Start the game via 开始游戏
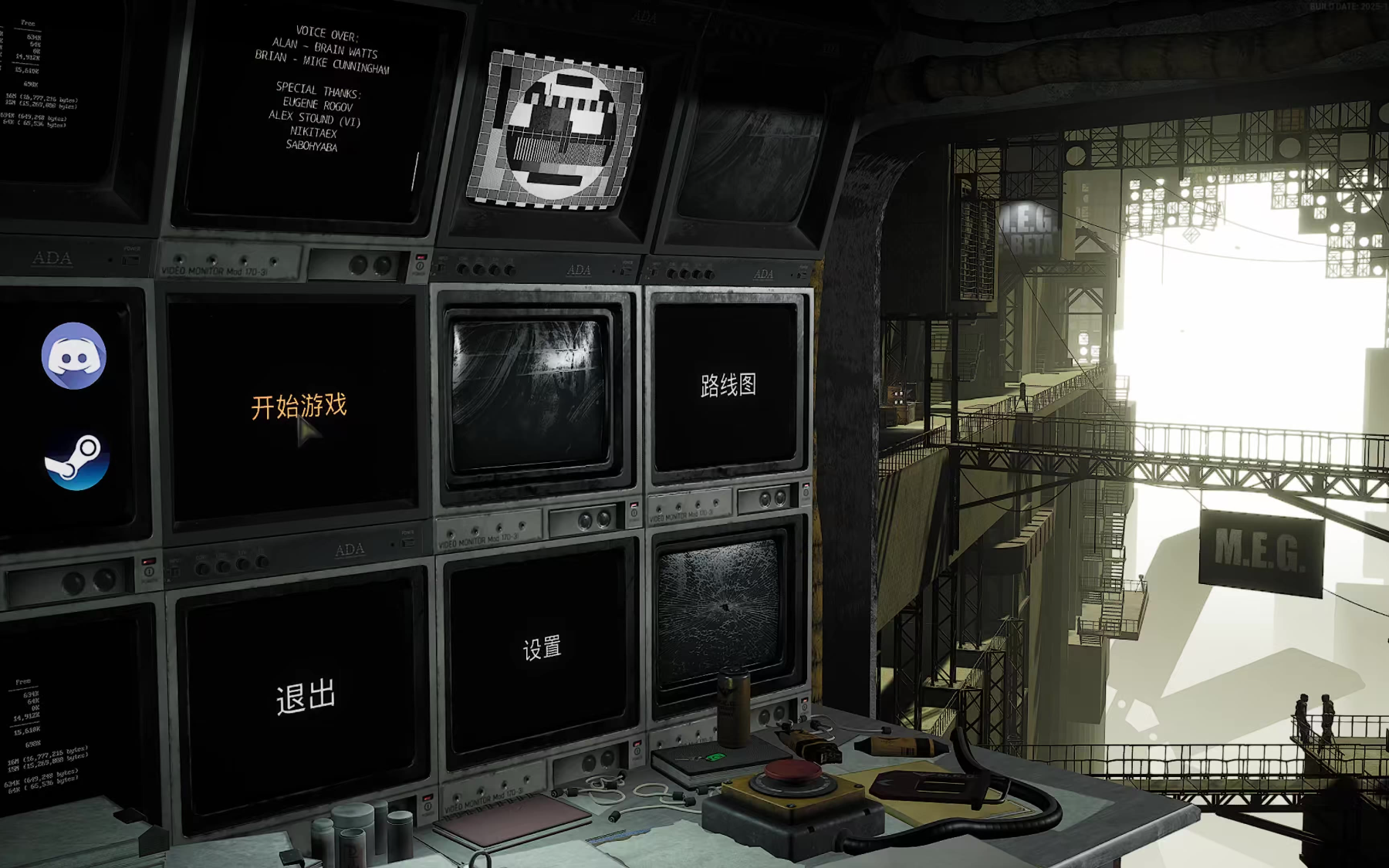 pos(299,406)
